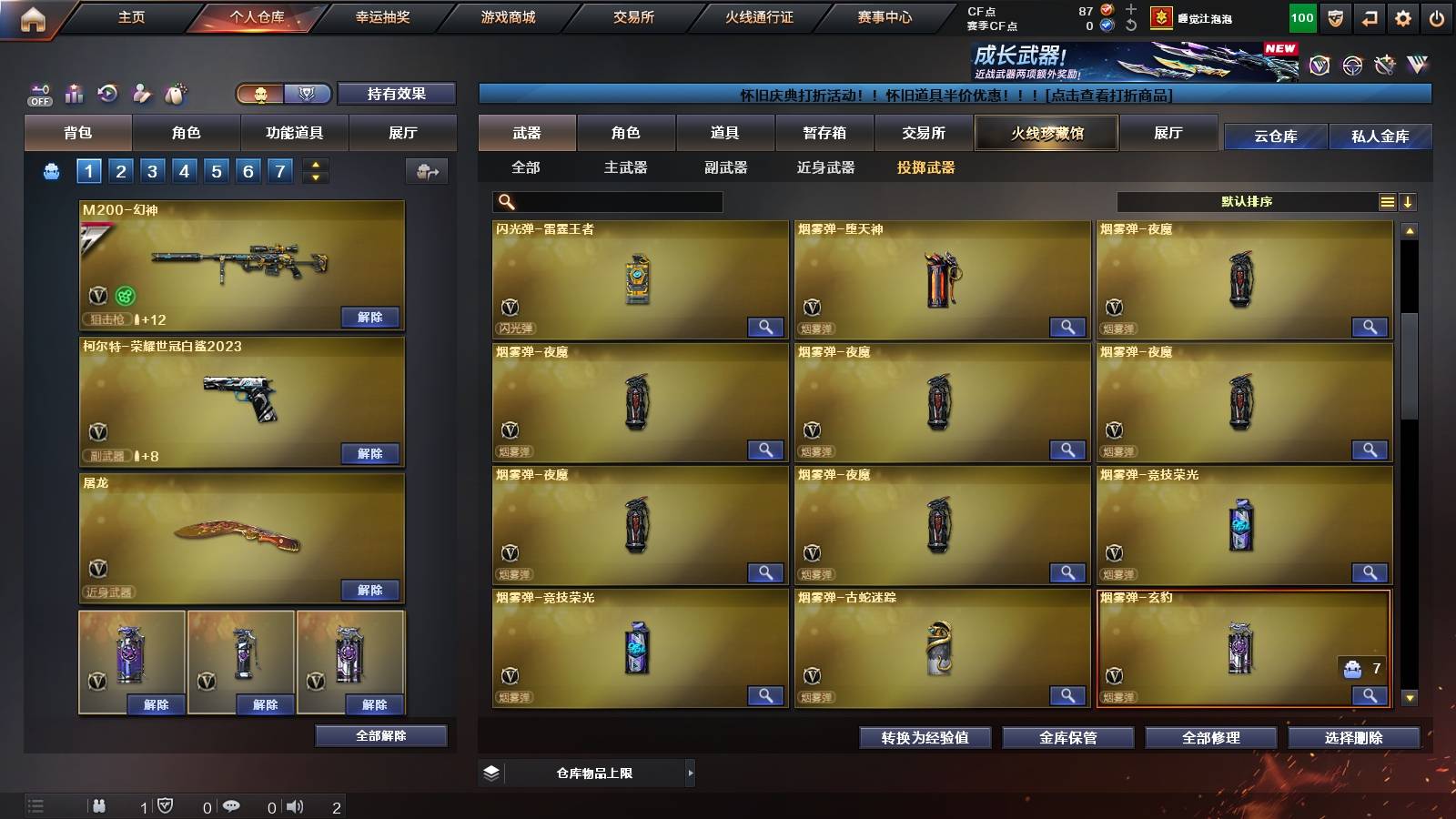1456x819 pixels.
Task: Open the bar chart statistics icon
Action: coord(73,94)
